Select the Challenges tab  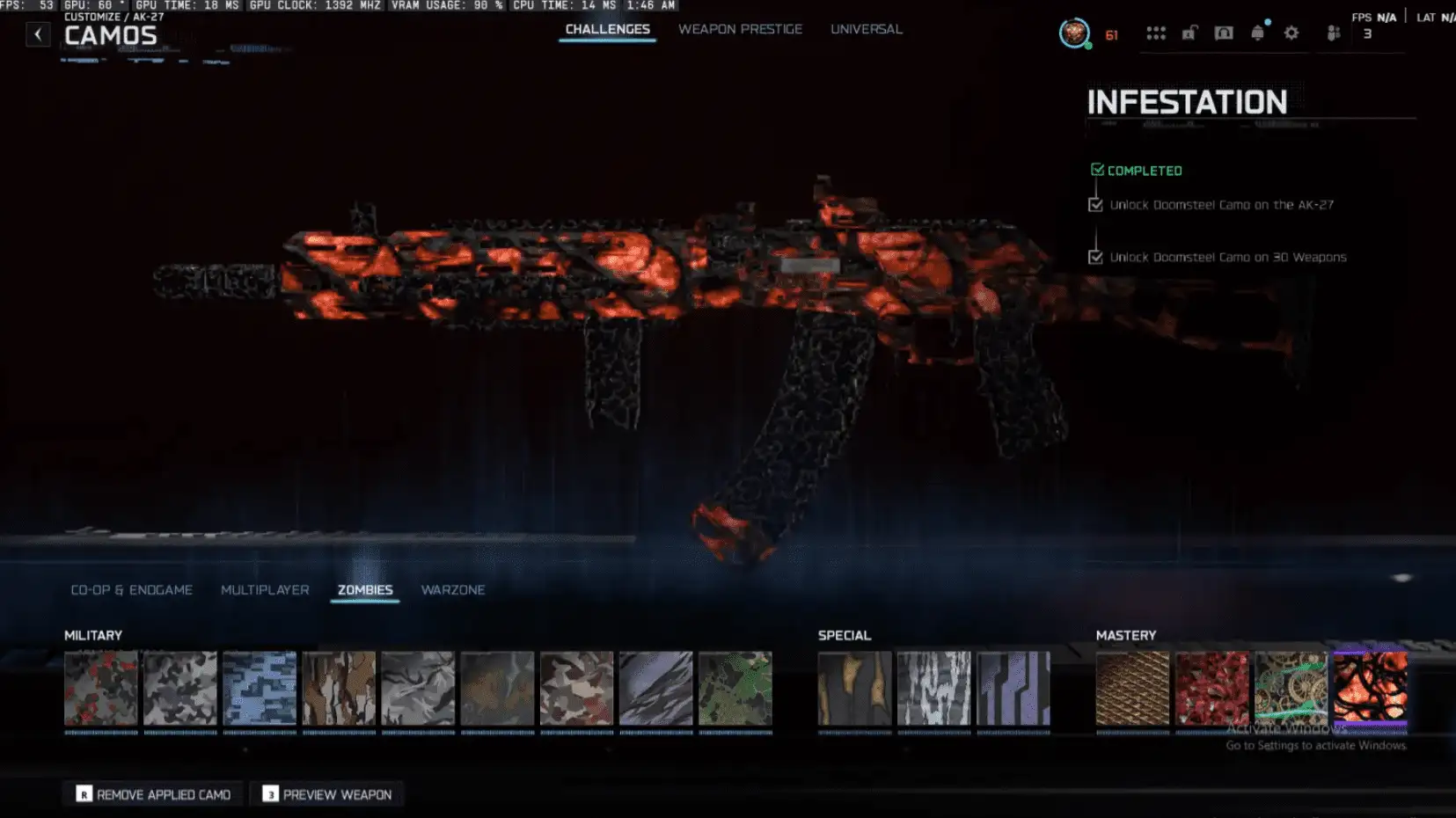(x=607, y=29)
